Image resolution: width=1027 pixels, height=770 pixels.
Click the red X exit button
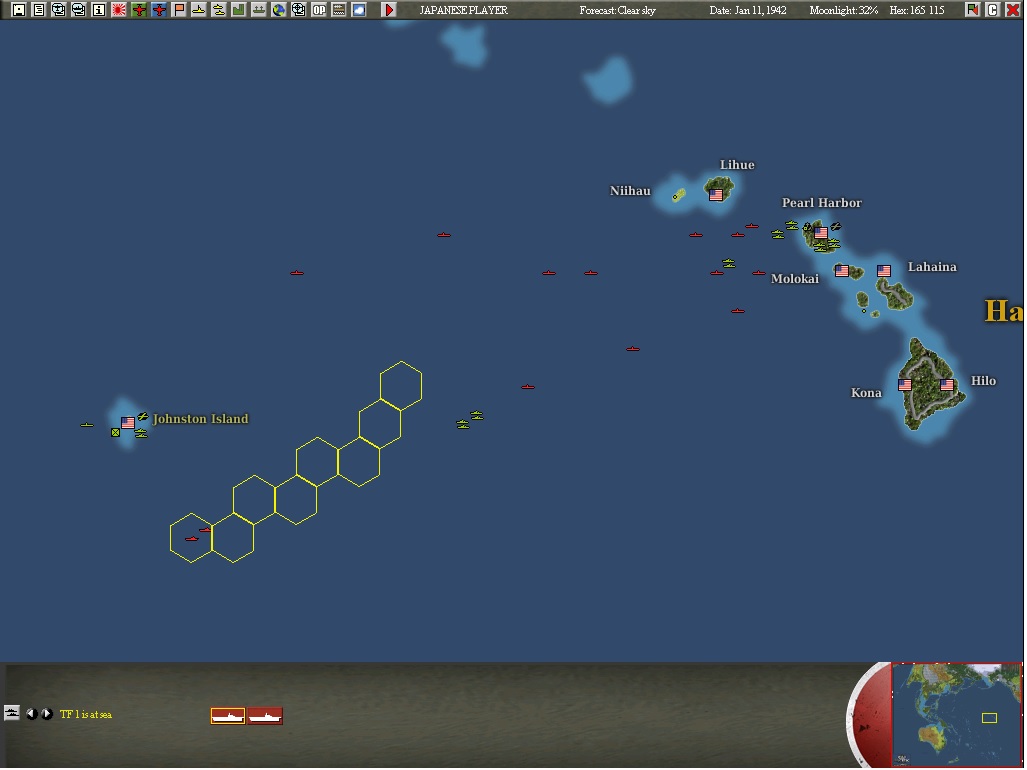tap(1013, 10)
